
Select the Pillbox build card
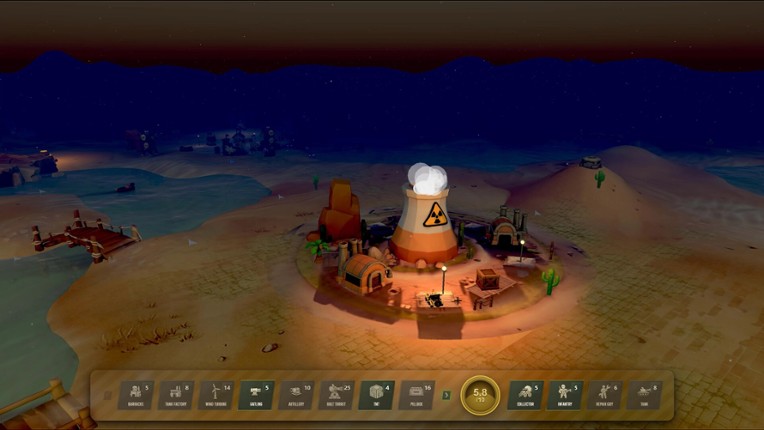417,395
